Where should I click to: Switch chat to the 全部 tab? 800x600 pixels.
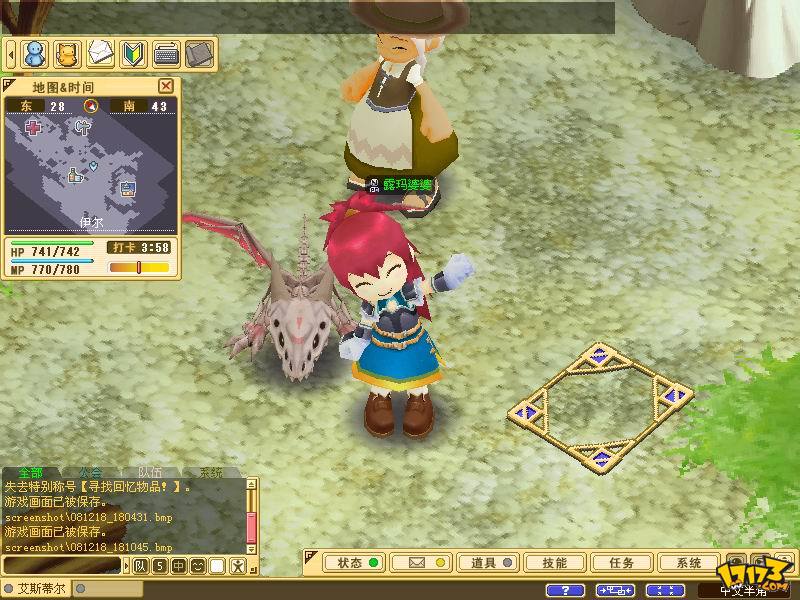[30, 472]
